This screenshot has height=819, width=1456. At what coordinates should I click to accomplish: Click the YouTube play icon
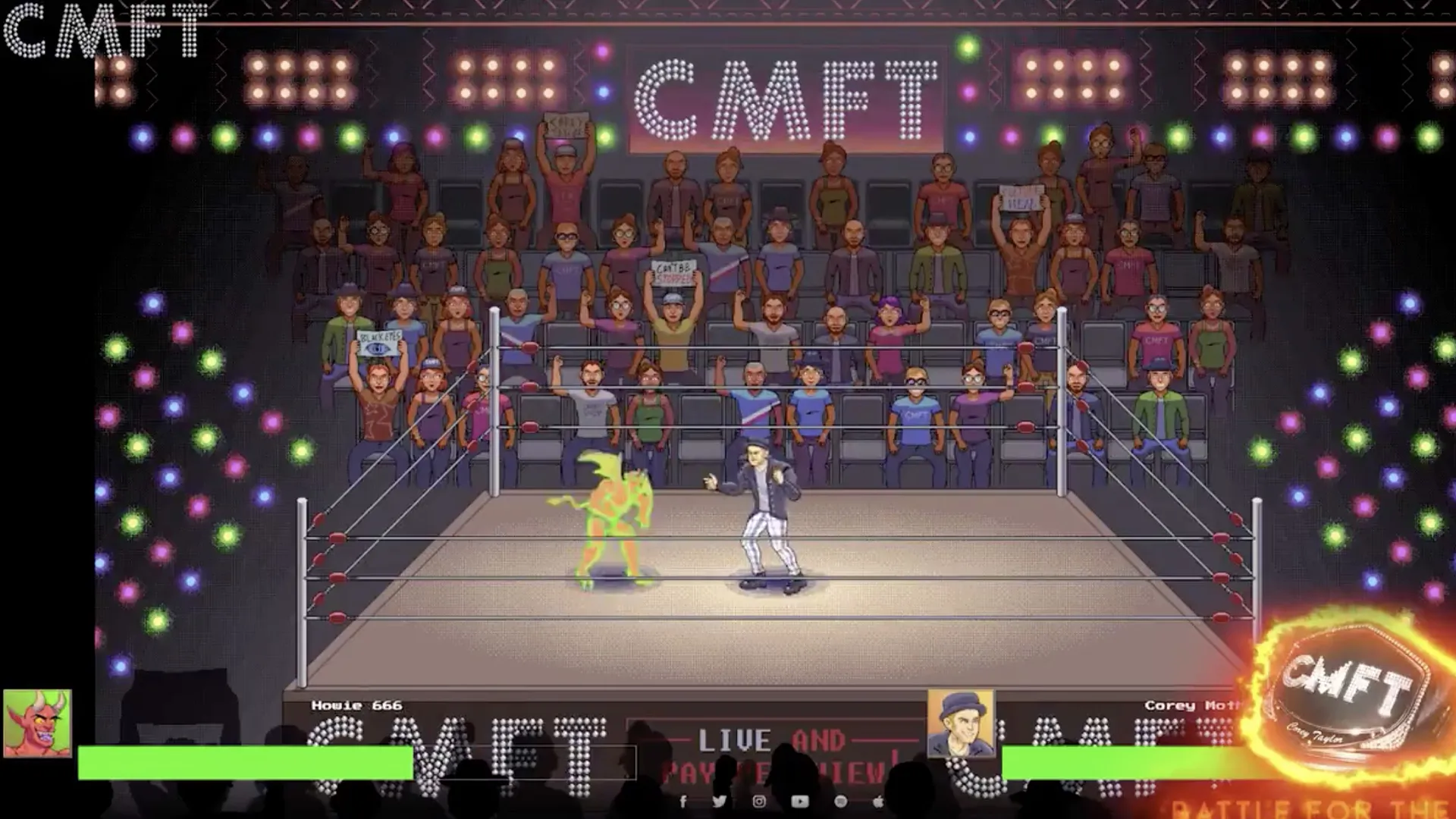800,802
